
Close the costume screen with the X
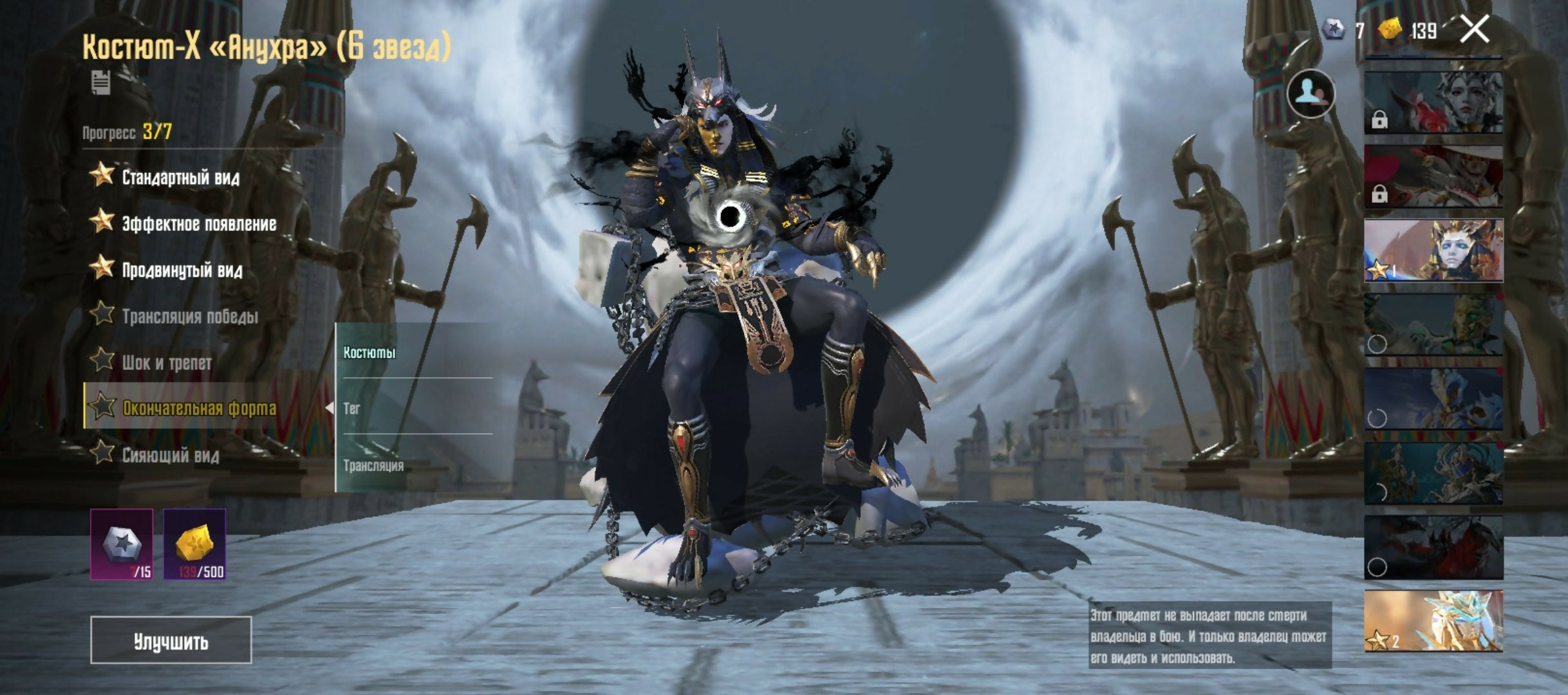point(1474,30)
